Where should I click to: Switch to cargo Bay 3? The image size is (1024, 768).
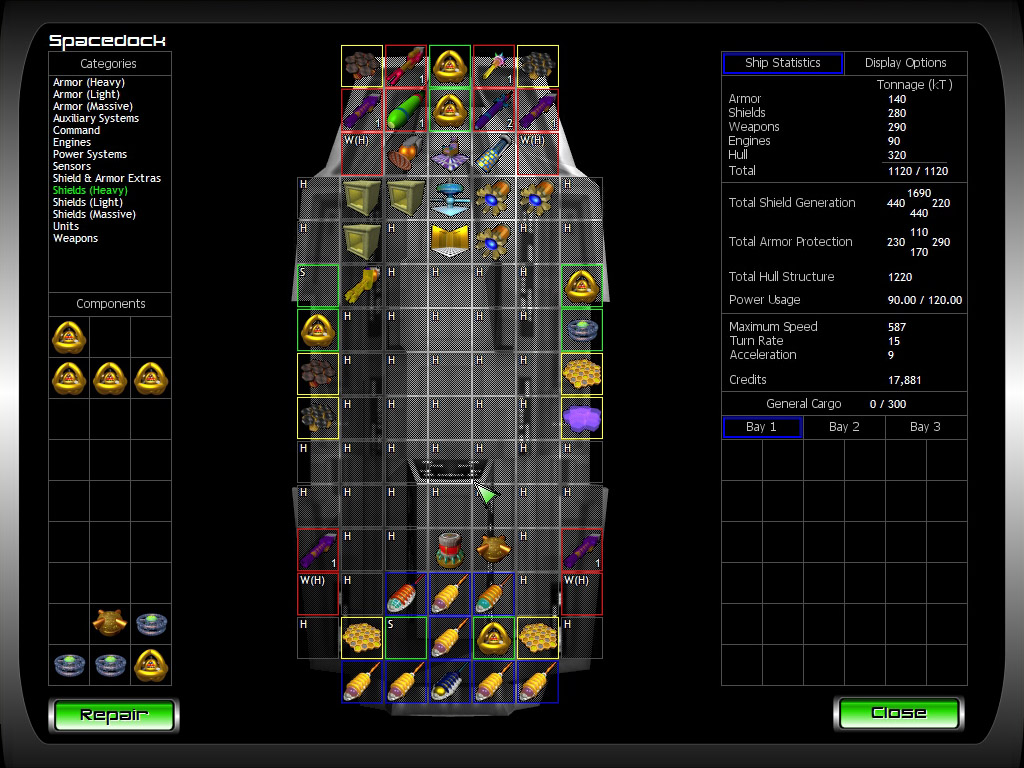tap(925, 427)
